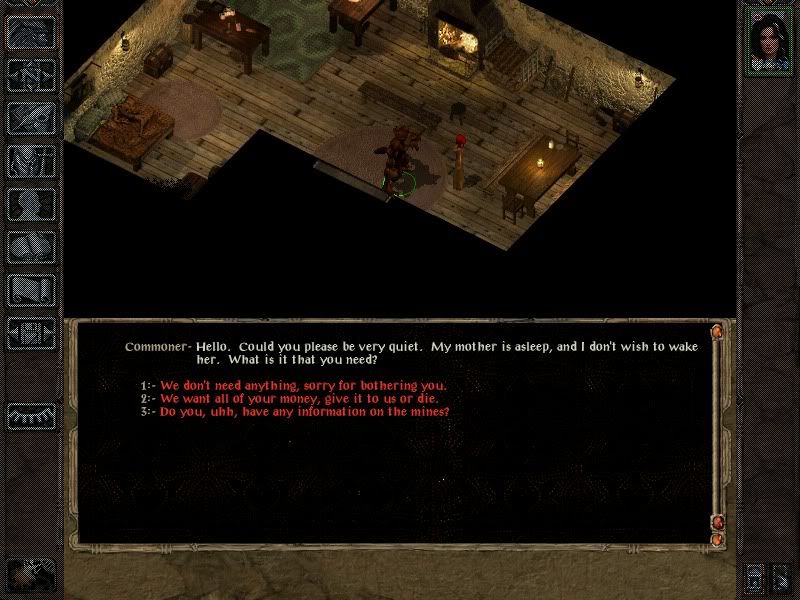Open the character record silhouette button
This screenshot has height=600, width=800.
pos(30,203)
